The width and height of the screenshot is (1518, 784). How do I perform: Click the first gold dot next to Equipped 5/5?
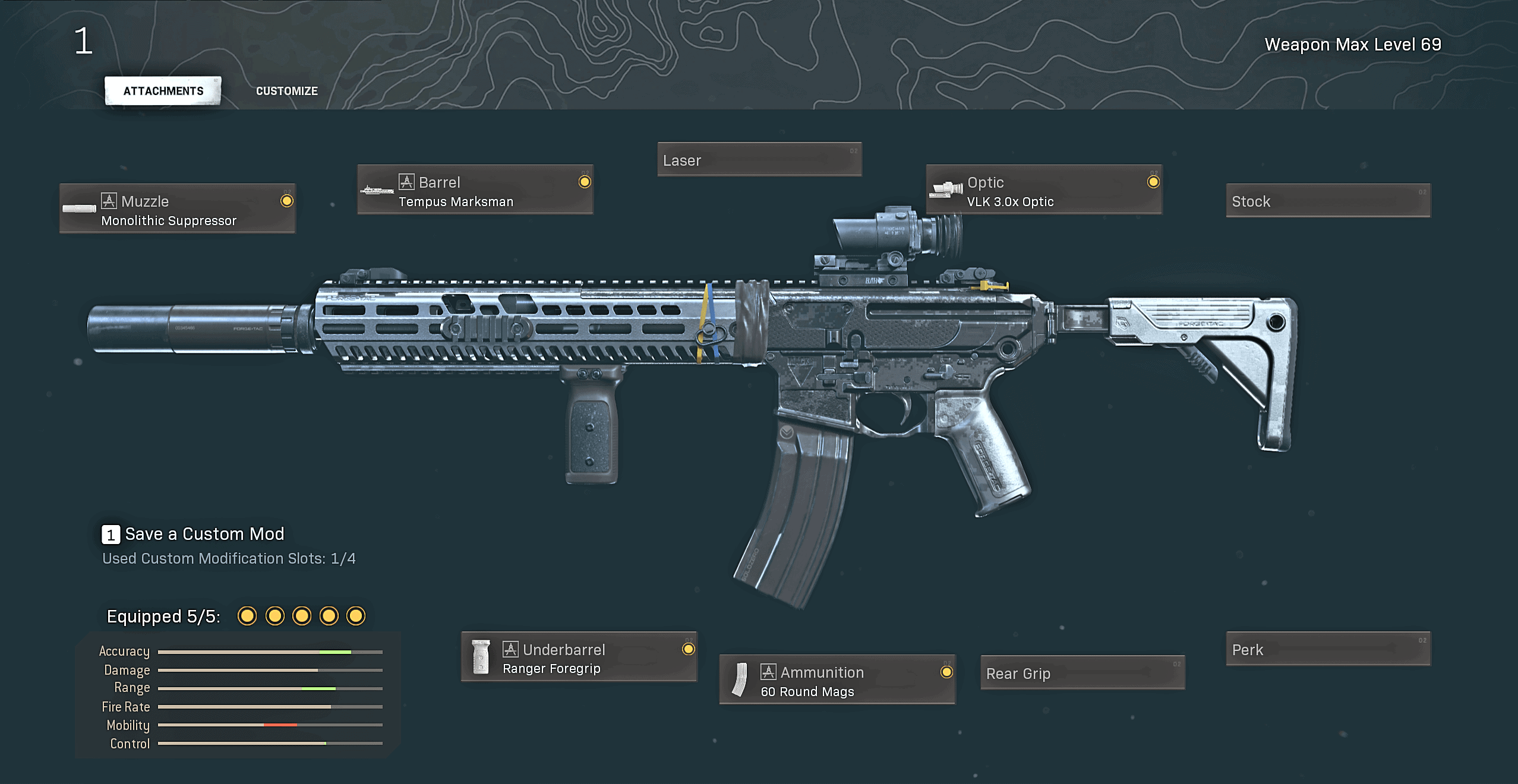(x=247, y=617)
